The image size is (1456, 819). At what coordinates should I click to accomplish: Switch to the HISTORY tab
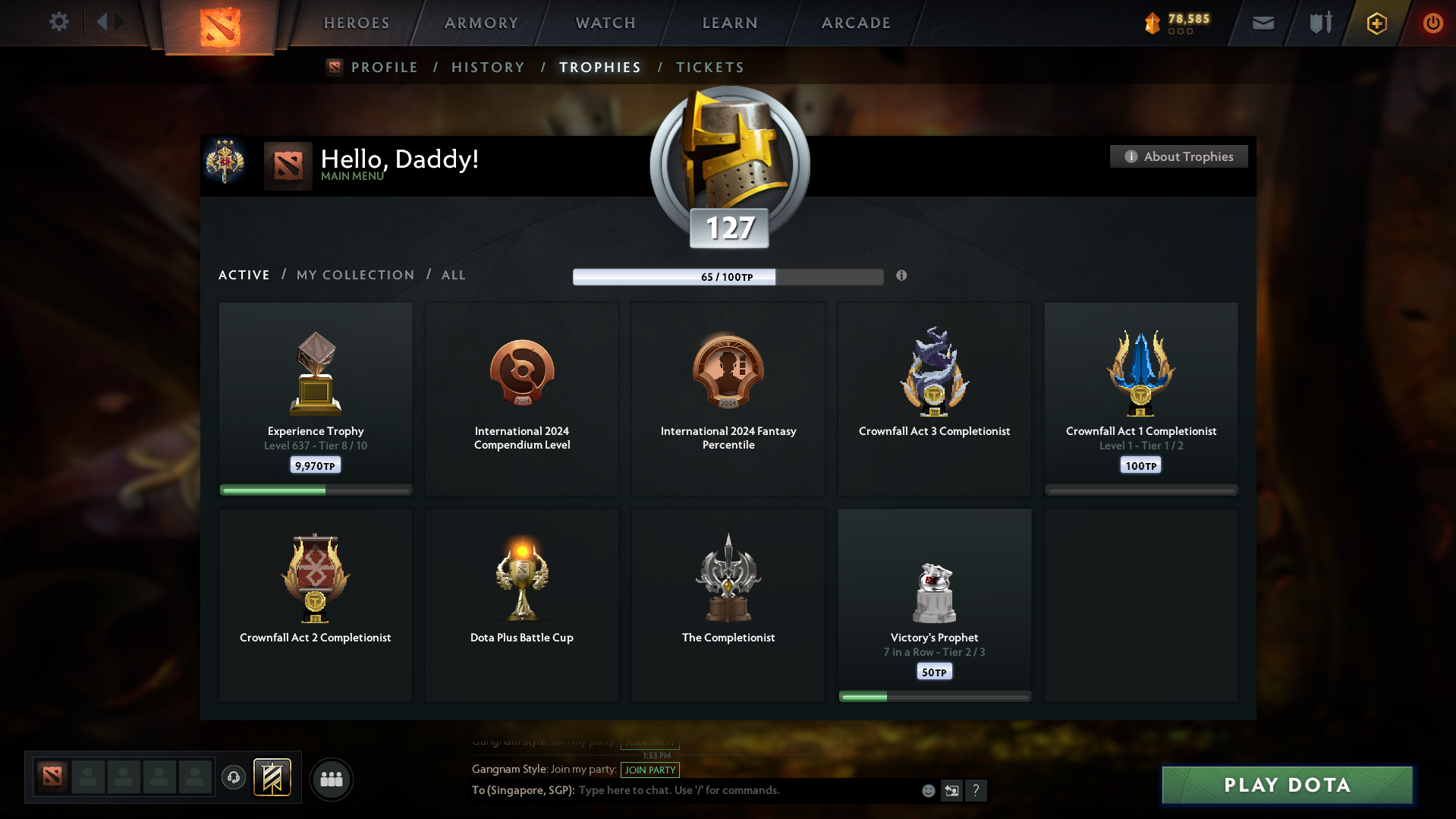coord(488,67)
